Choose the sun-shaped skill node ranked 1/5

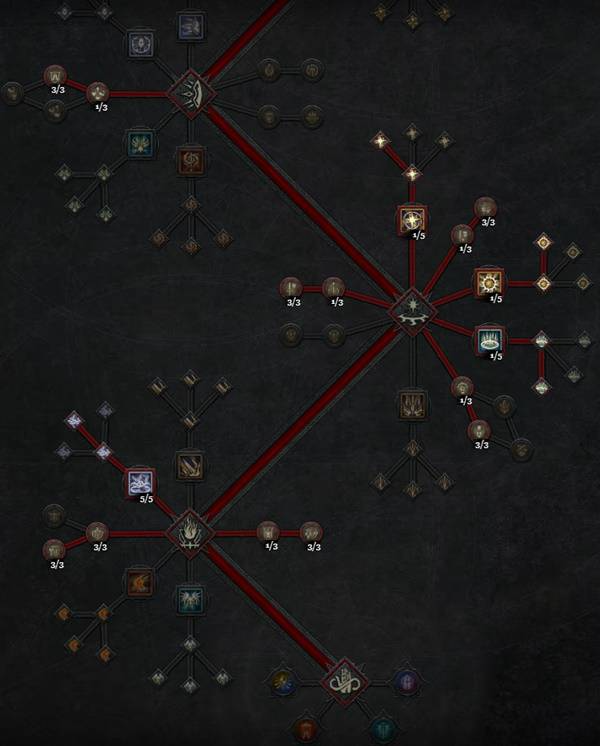pyautogui.click(x=489, y=283)
